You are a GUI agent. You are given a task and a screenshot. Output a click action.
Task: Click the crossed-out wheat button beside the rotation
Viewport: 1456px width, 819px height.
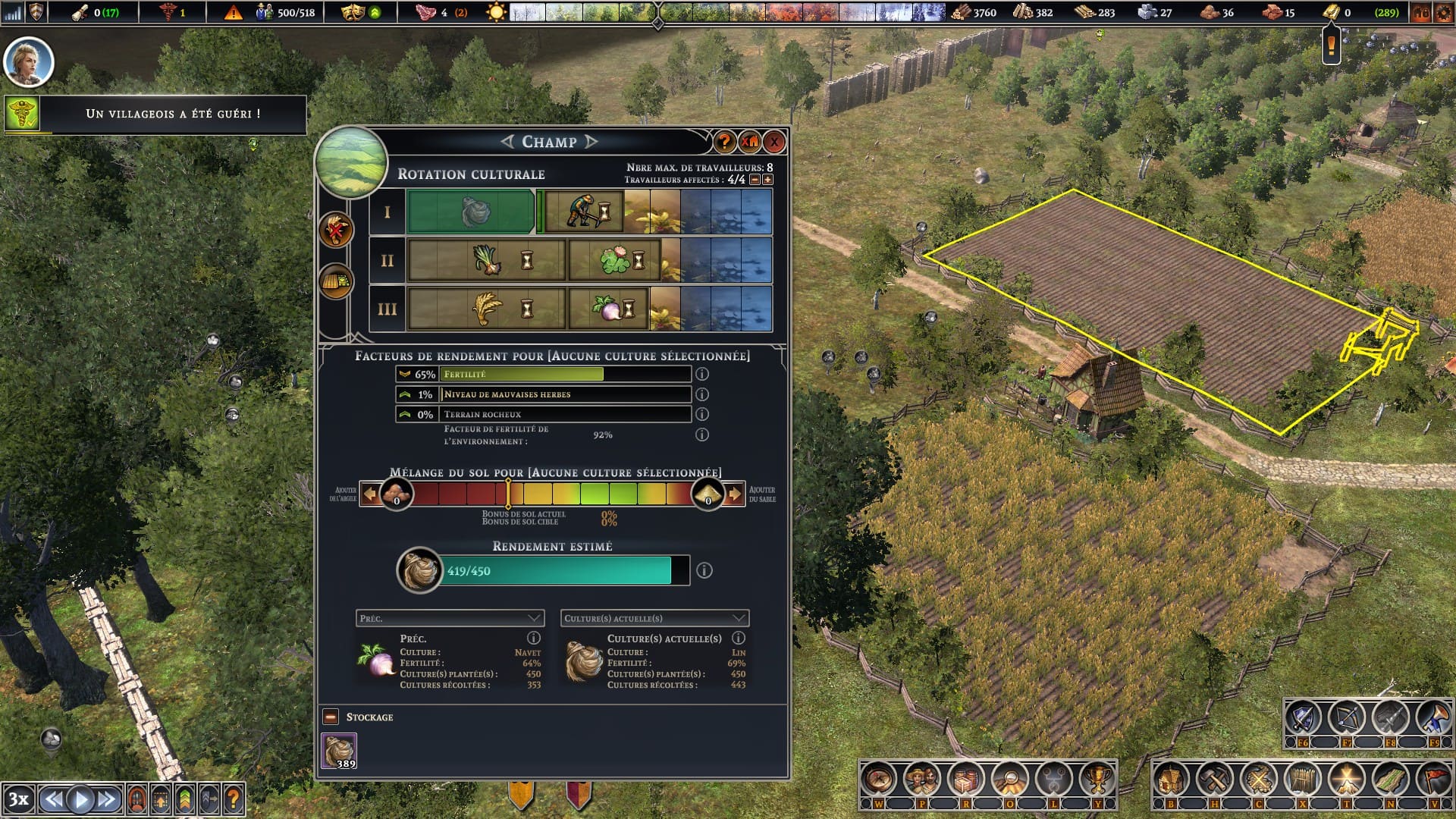tap(336, 230)
